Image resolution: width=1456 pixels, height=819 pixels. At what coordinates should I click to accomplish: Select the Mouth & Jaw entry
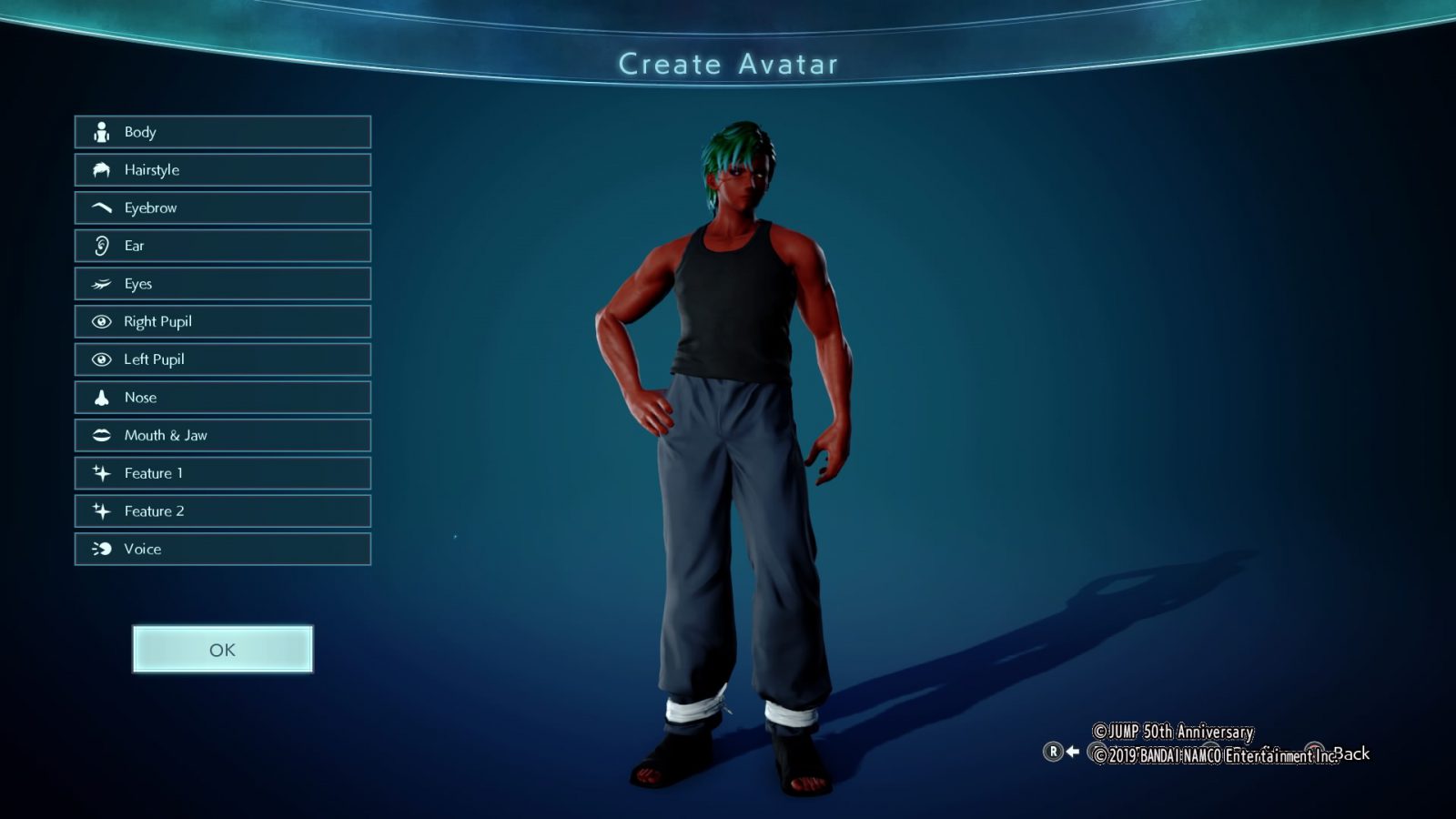(222, 435)
